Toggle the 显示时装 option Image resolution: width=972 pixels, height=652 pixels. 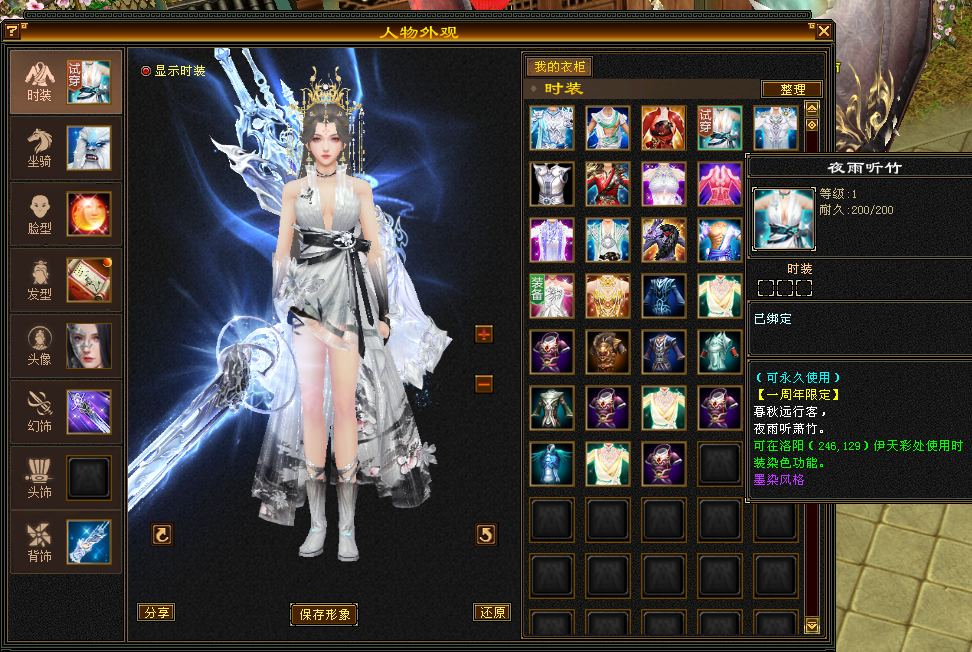(x=146, y=71)
